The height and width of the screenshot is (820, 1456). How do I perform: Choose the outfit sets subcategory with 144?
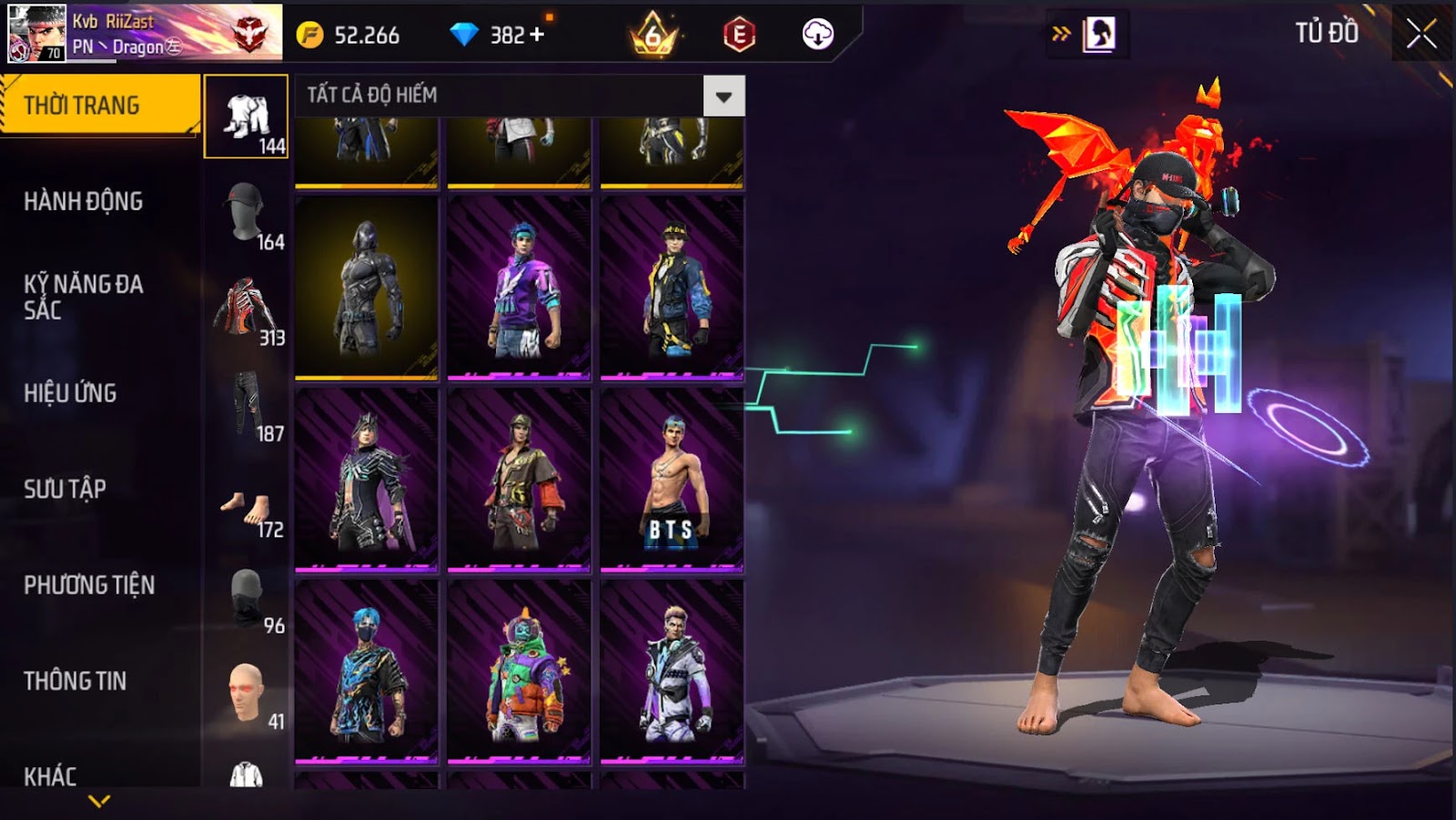247,117
